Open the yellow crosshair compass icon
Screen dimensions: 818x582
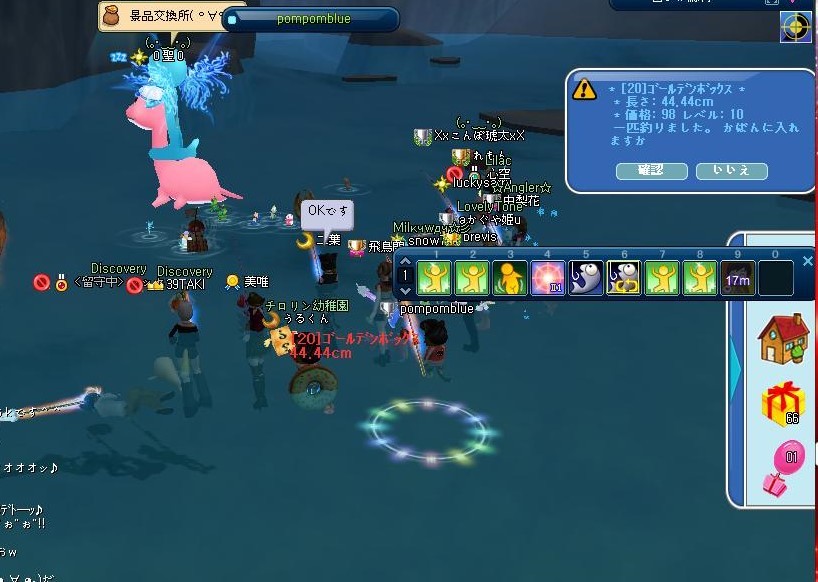point(796,28)
